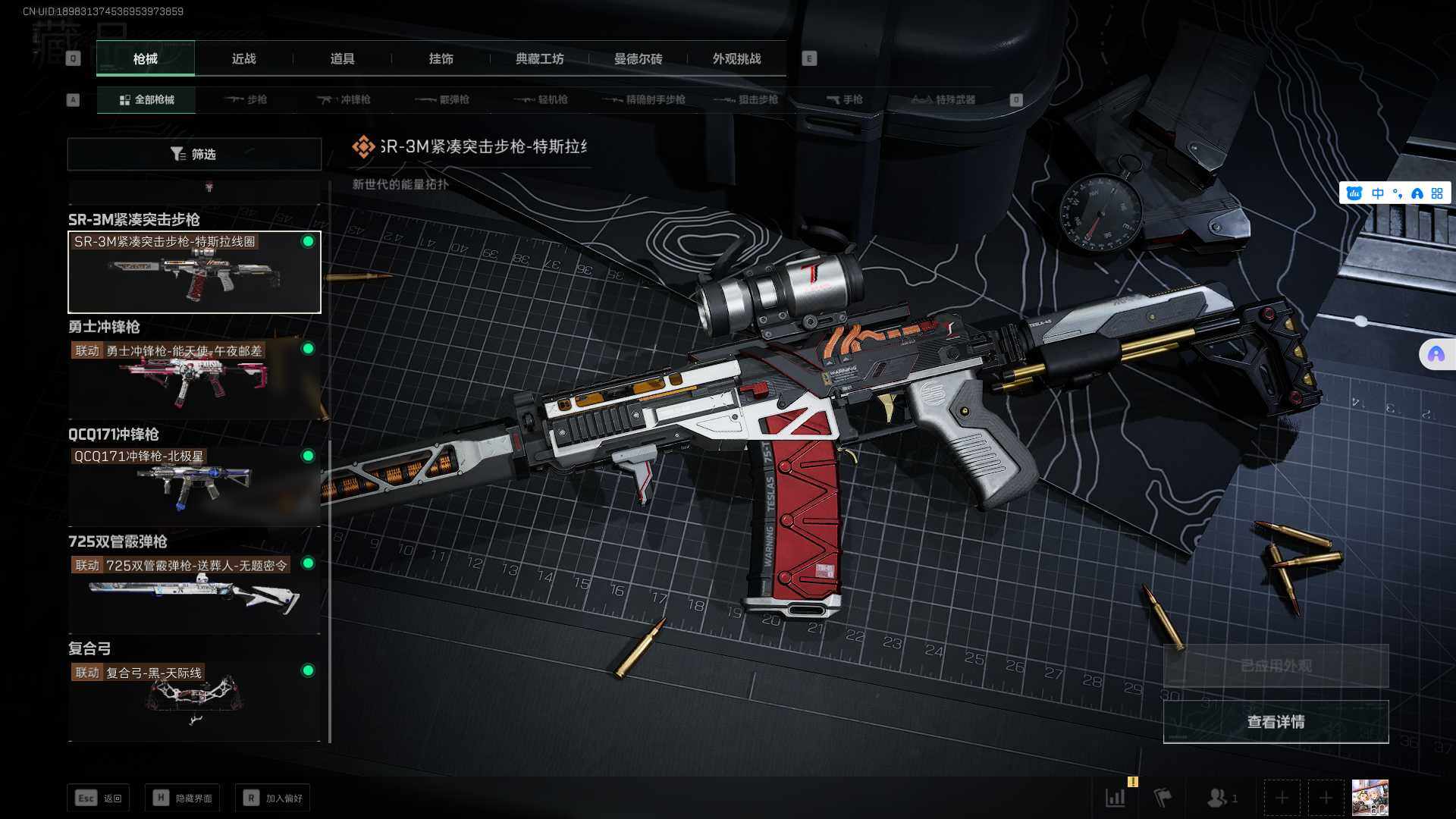Viewport: 1456px width, 819px height.
Task: Filter weapons by 步枪 rifles
Action: click(246, 100)
